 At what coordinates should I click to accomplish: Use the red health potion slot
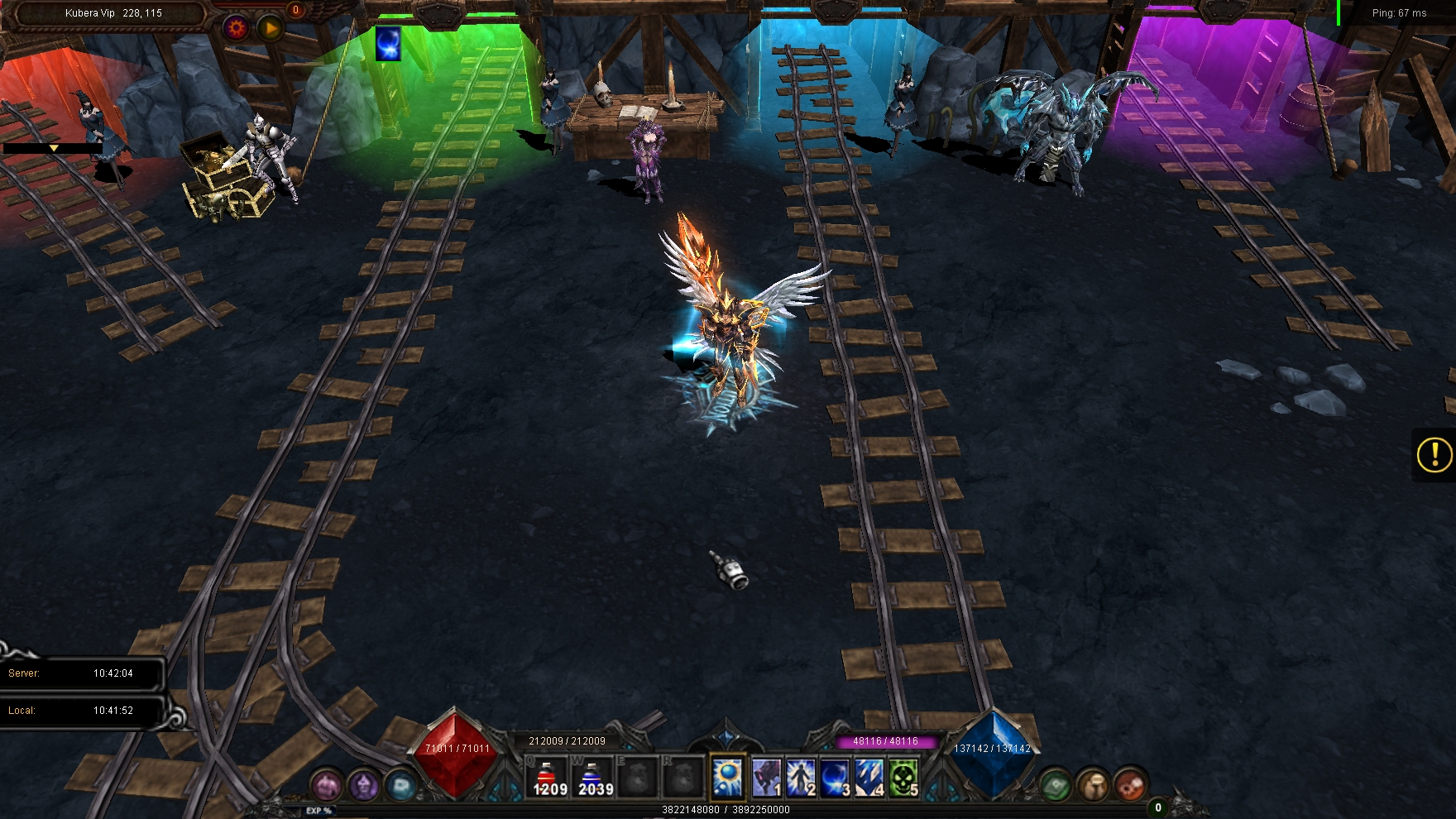tap(548, 778)
